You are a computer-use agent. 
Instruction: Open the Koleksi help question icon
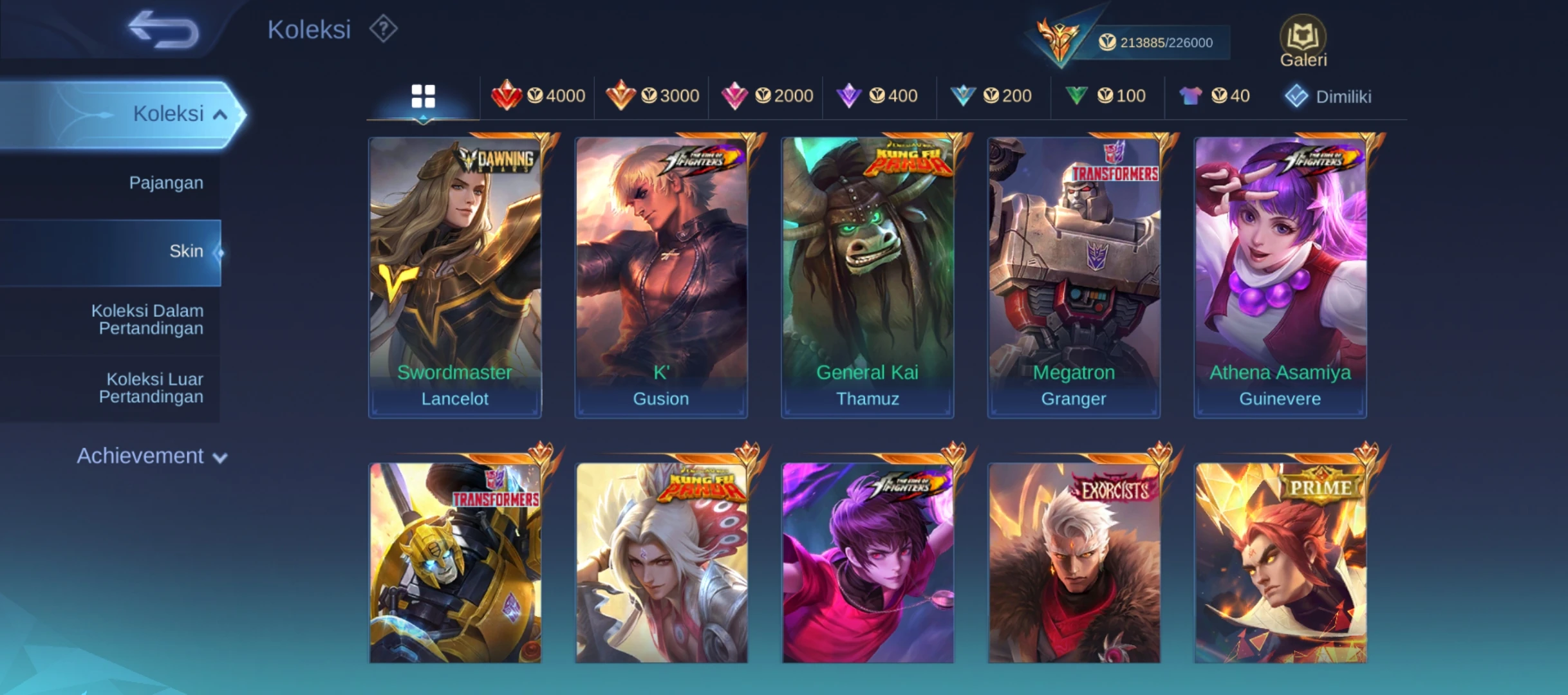383,30
